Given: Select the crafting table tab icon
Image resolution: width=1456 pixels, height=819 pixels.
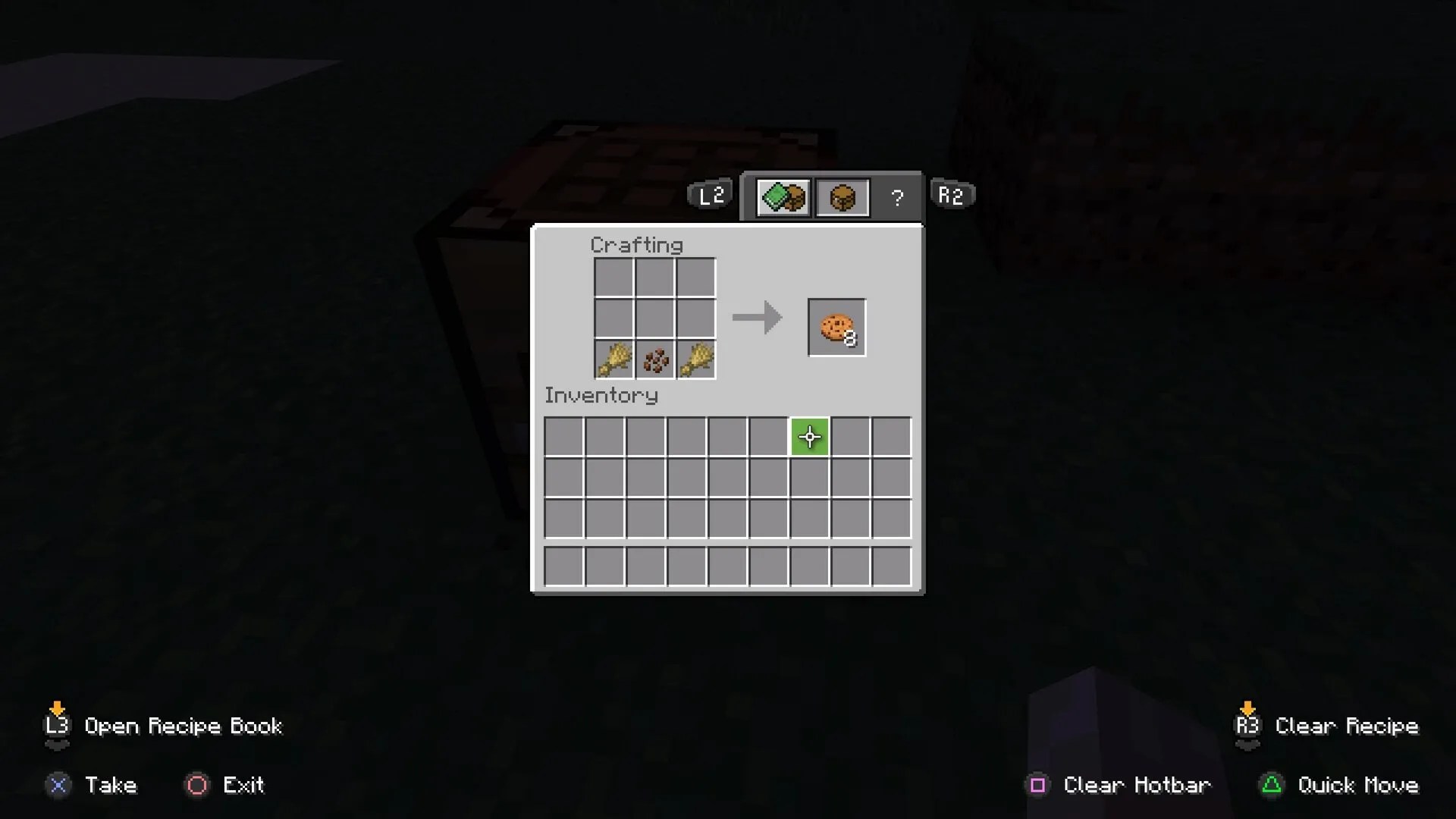Looking at the screenshot, I should coord(842,196).
